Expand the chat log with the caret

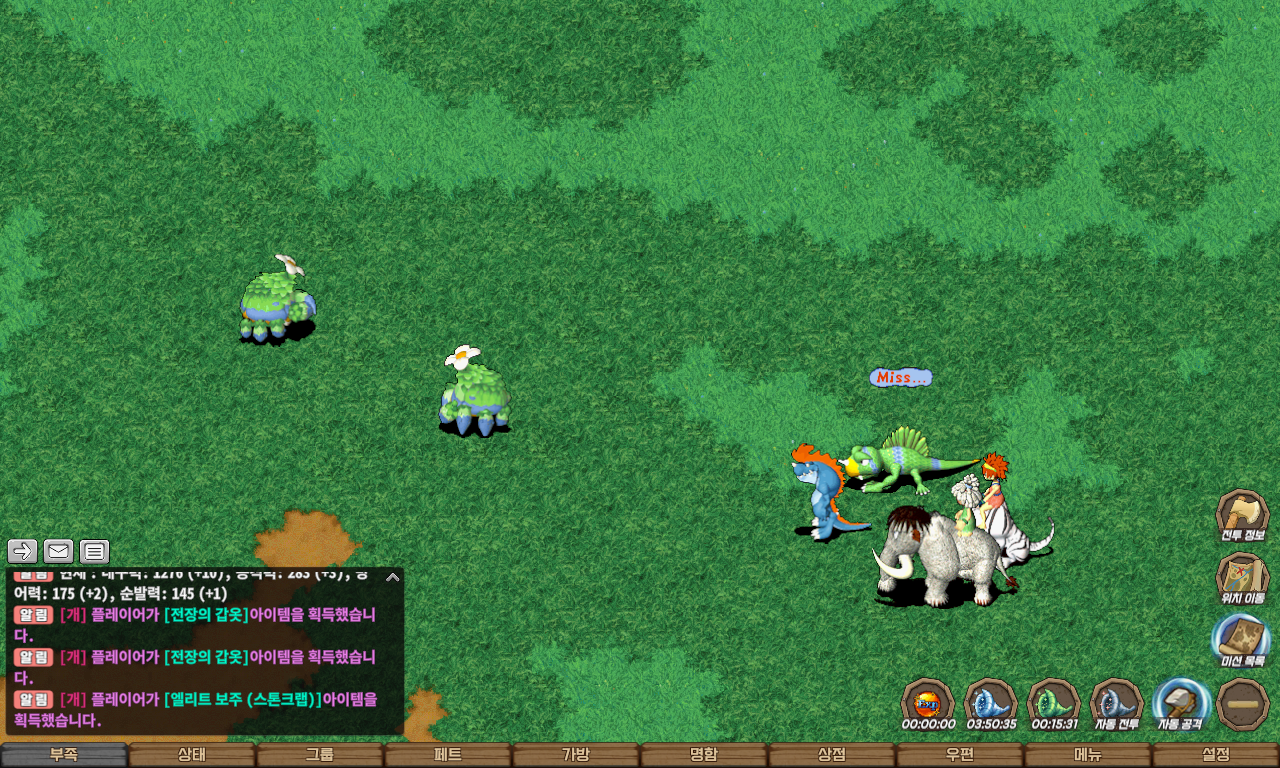click(393, 577)
